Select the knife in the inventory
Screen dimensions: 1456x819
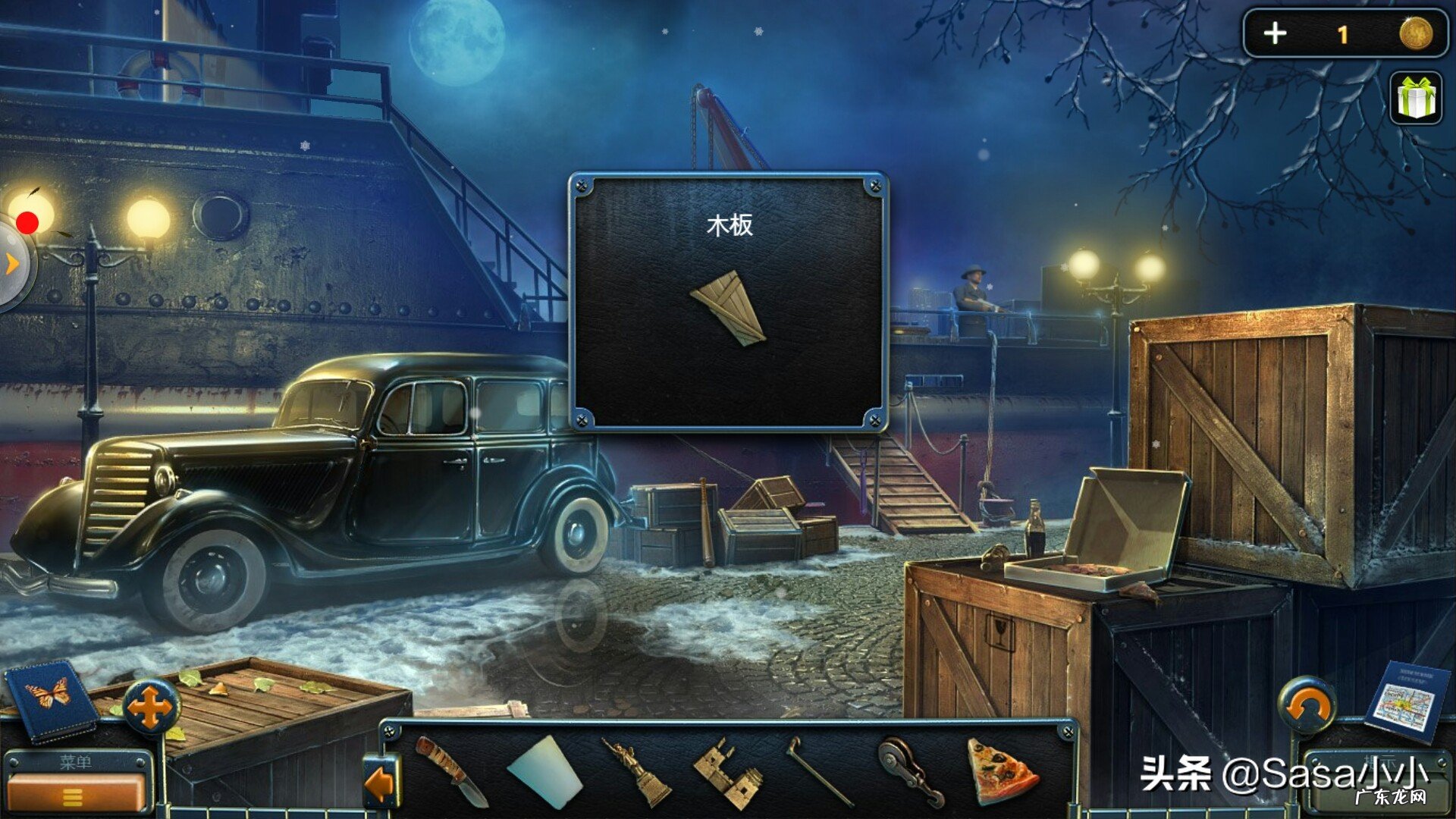pyautogui.click(x=453, y=769)
